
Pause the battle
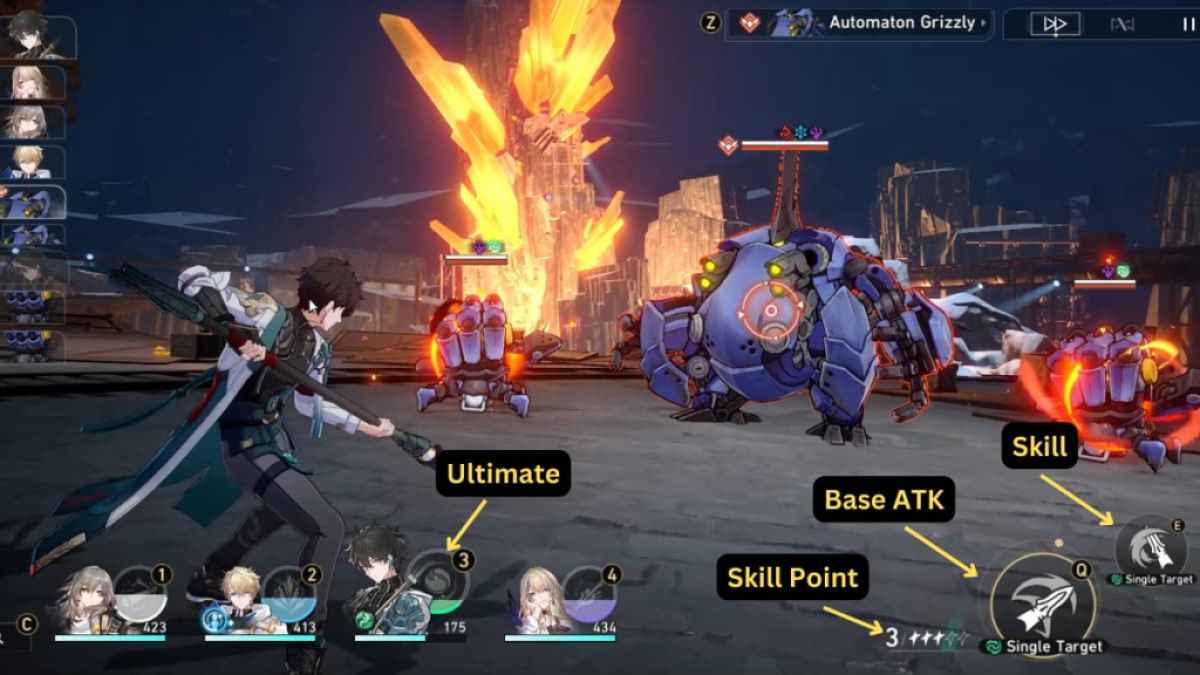1187,24
